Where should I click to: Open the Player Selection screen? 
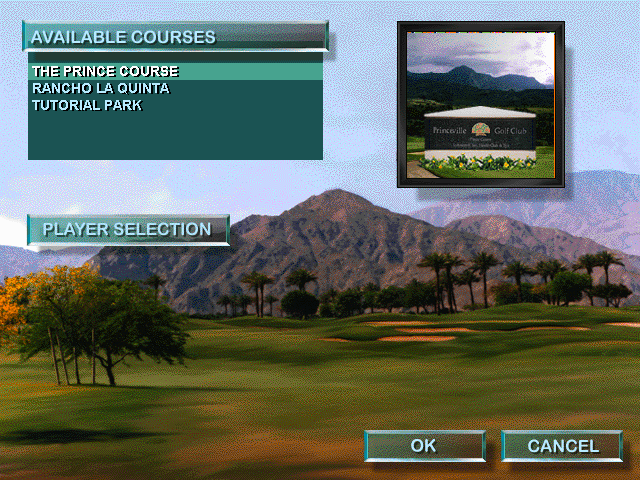point(127,230)
